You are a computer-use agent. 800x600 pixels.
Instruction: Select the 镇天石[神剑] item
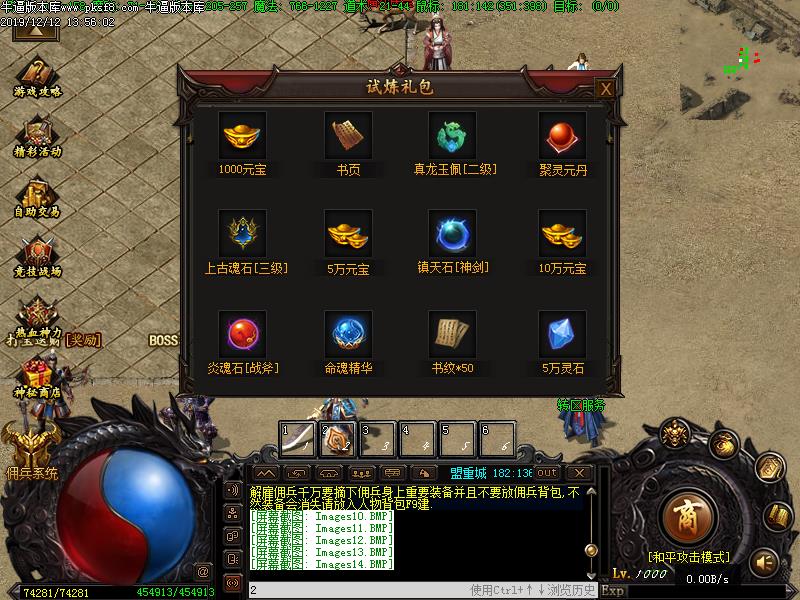coord(454,234)
